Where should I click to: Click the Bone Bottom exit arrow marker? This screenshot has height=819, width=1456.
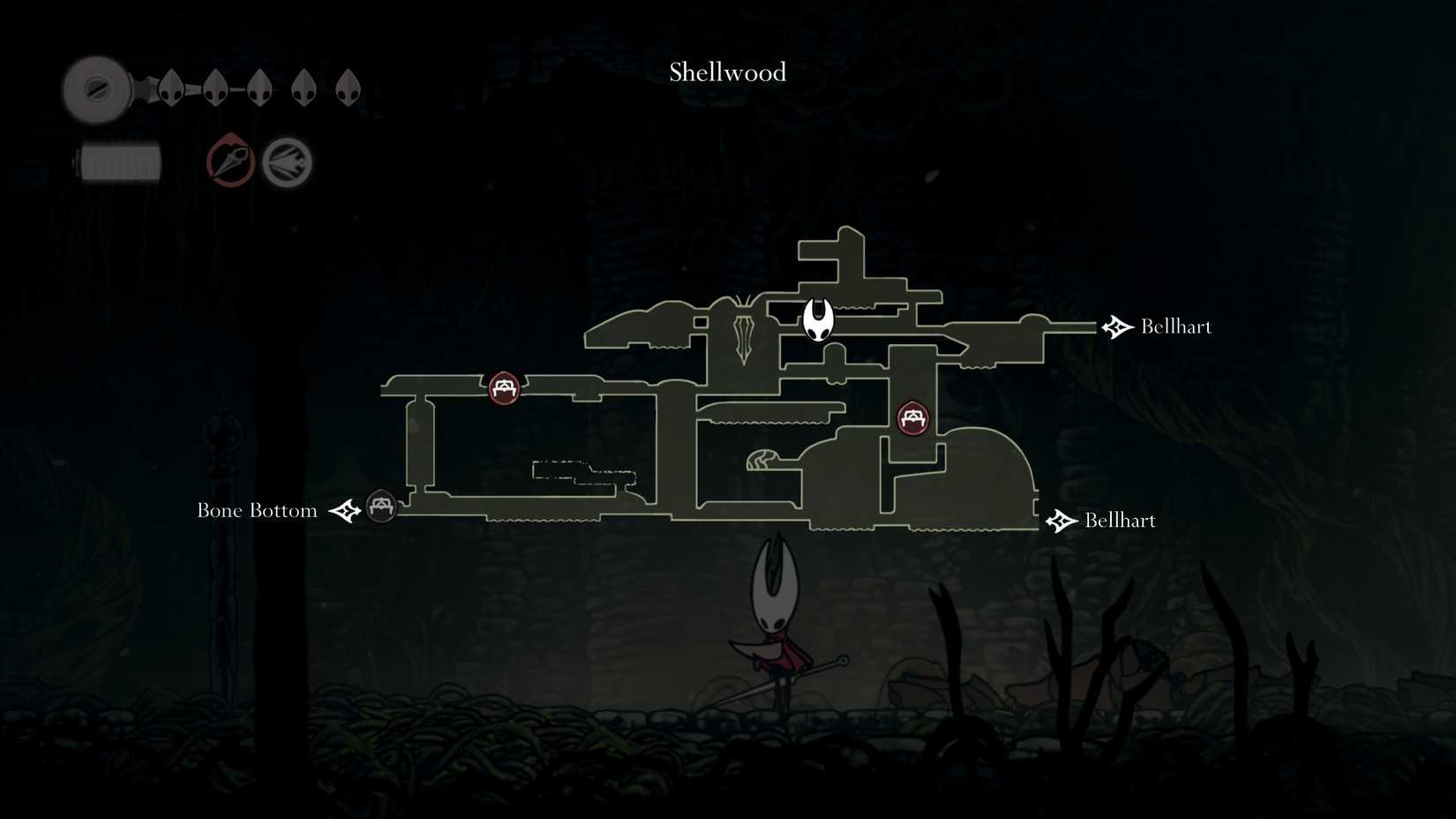[344, 509]
